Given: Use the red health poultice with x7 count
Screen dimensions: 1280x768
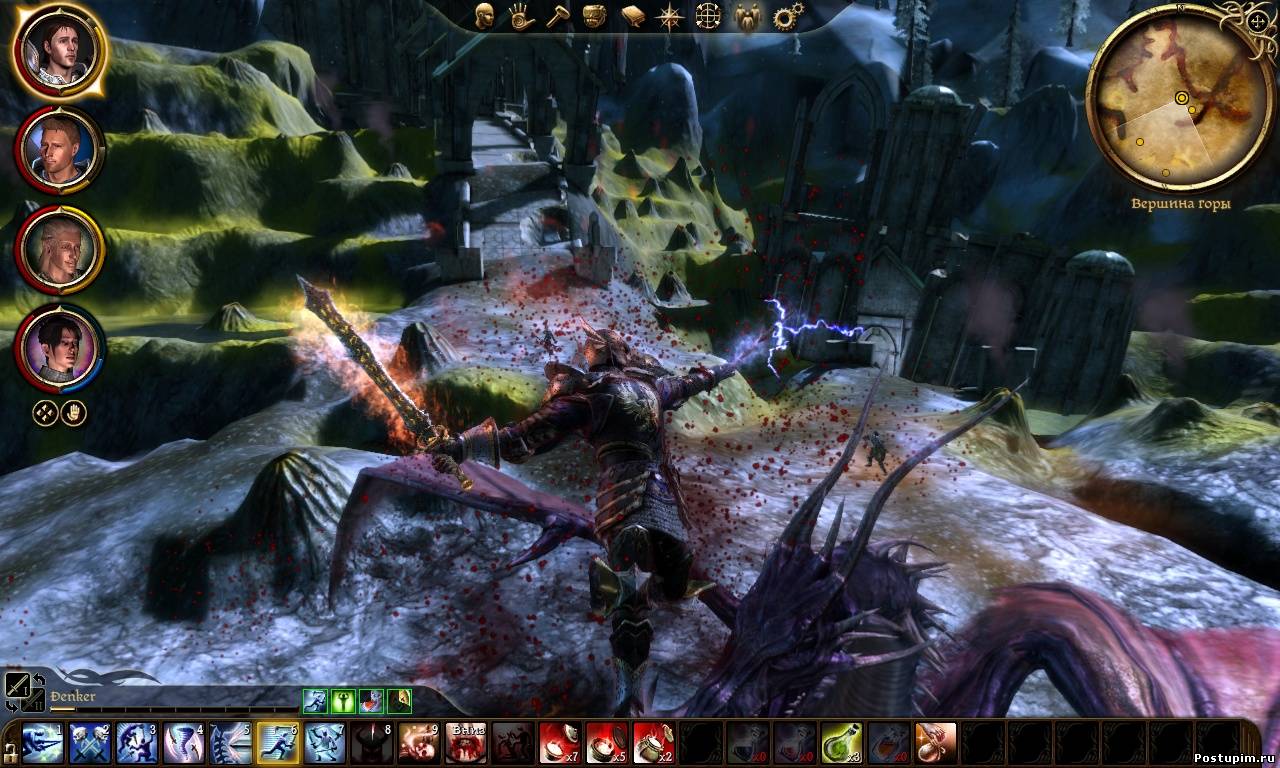Looking at the screenshot, I should coord(560,743).
